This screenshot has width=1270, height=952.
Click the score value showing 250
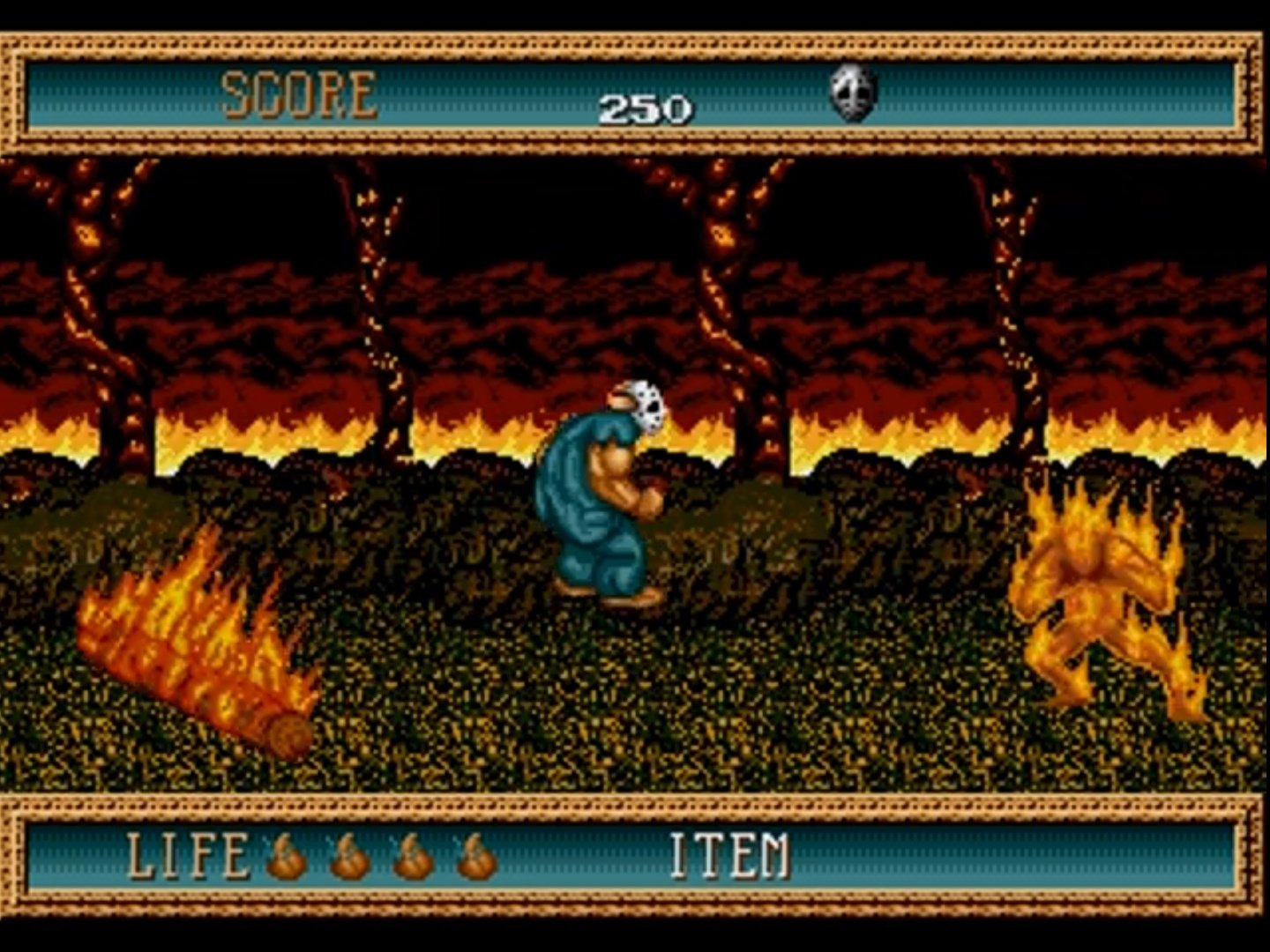(x=645, y=108)
